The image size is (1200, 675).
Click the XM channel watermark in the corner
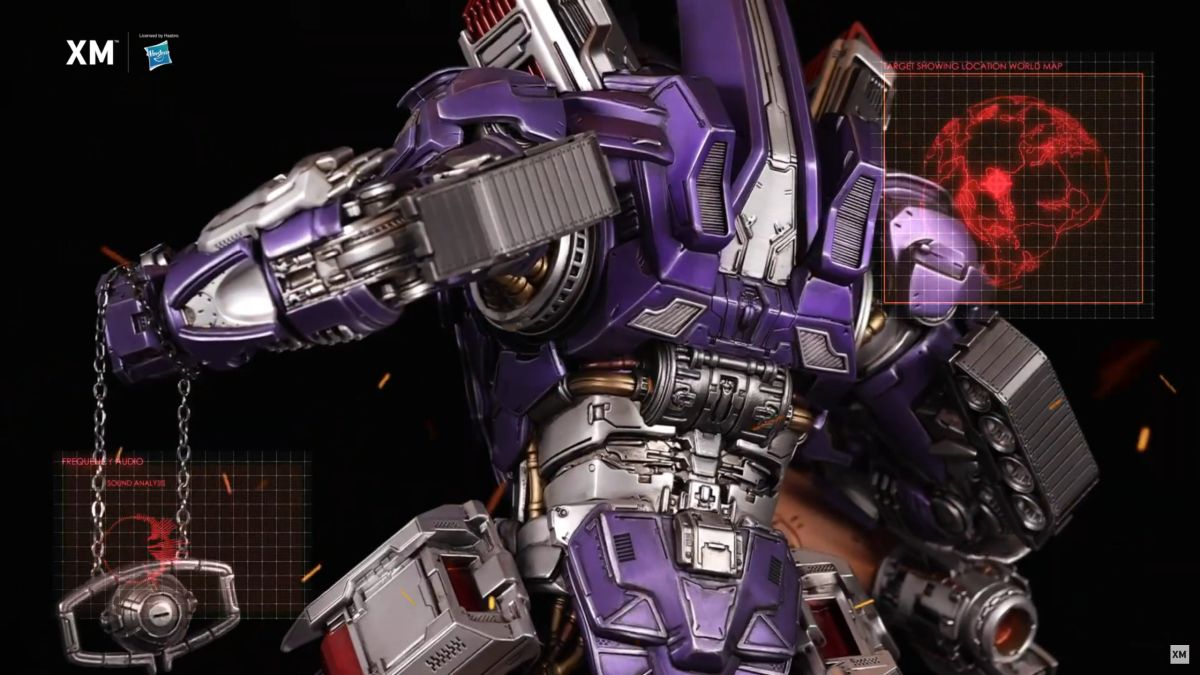(1179, 654)
